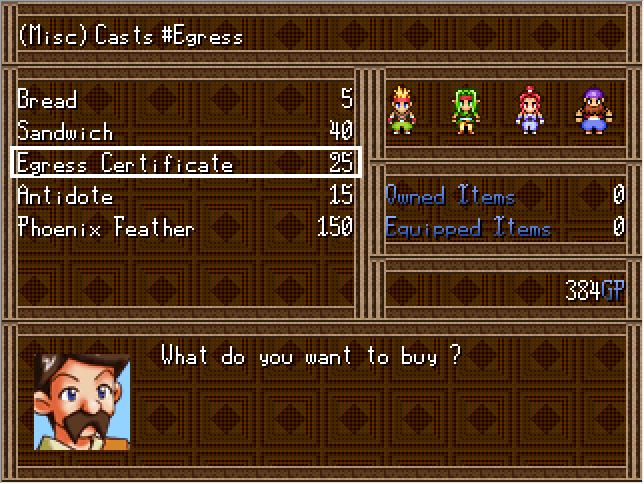644x484 pixels.
Task: Select the red-haired party member
Action: 528,109
